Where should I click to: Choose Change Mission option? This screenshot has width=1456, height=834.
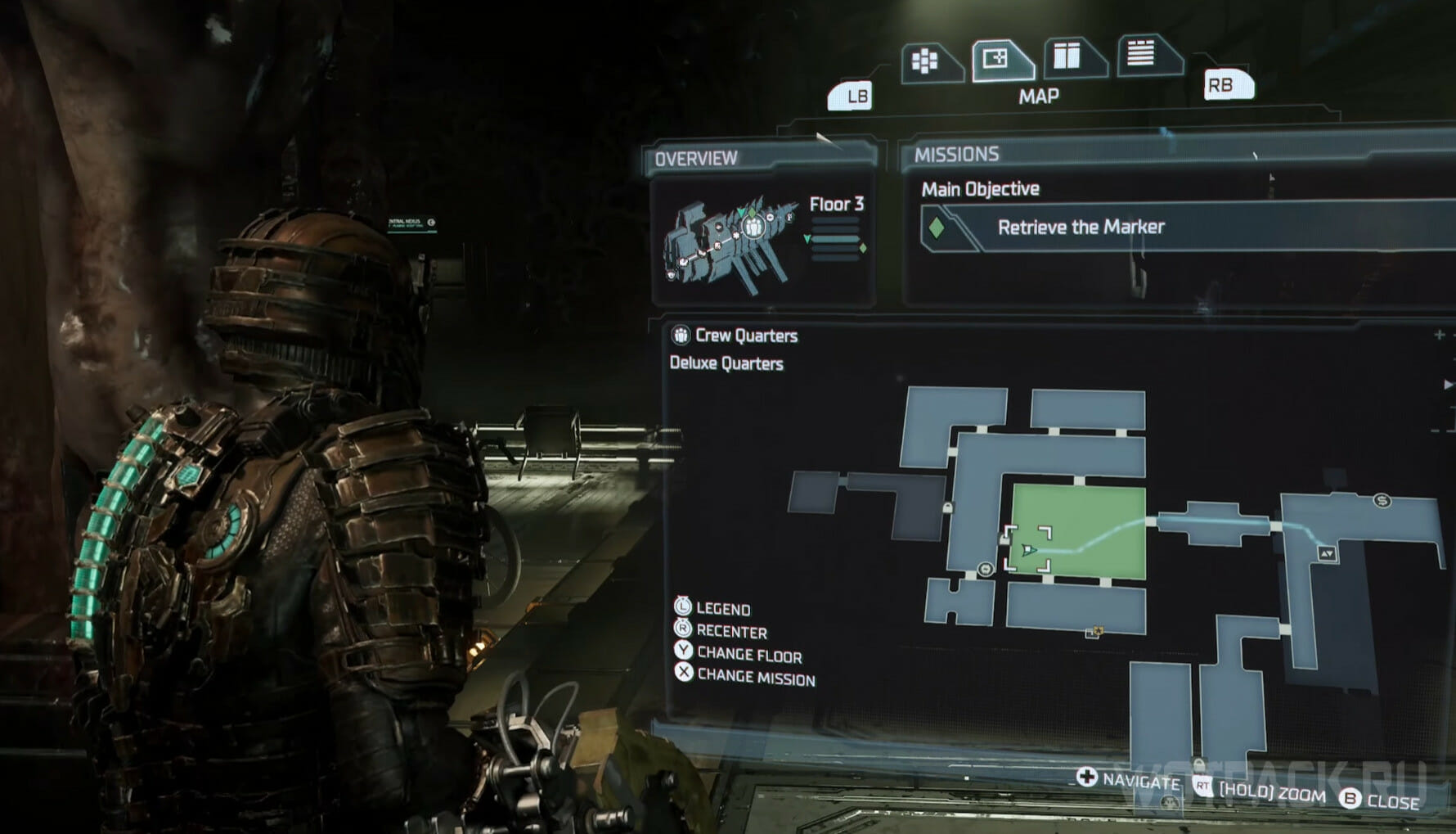point(755,678)
